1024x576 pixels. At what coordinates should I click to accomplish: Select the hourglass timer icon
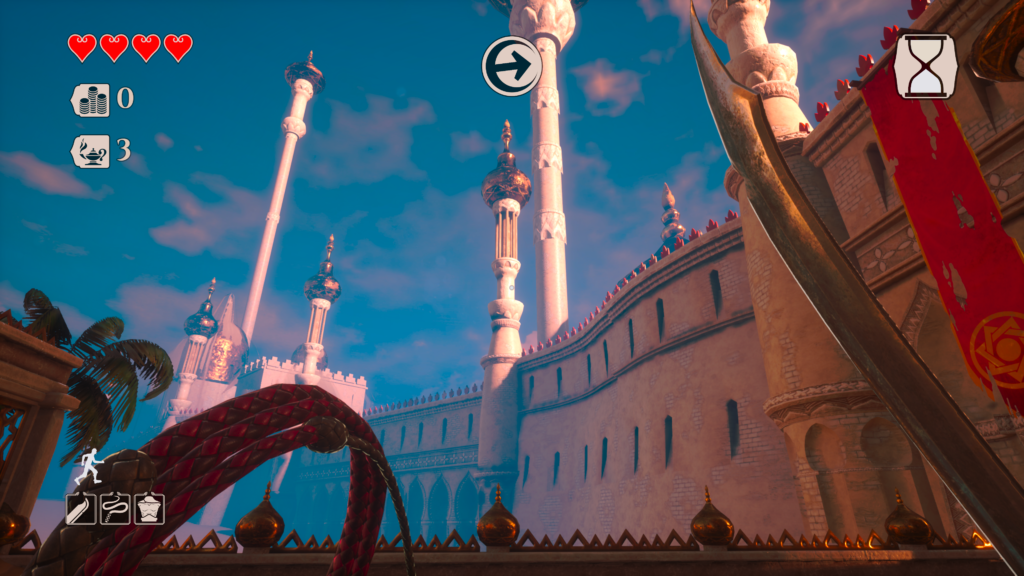pyautogui.click(x=925, y=66)
